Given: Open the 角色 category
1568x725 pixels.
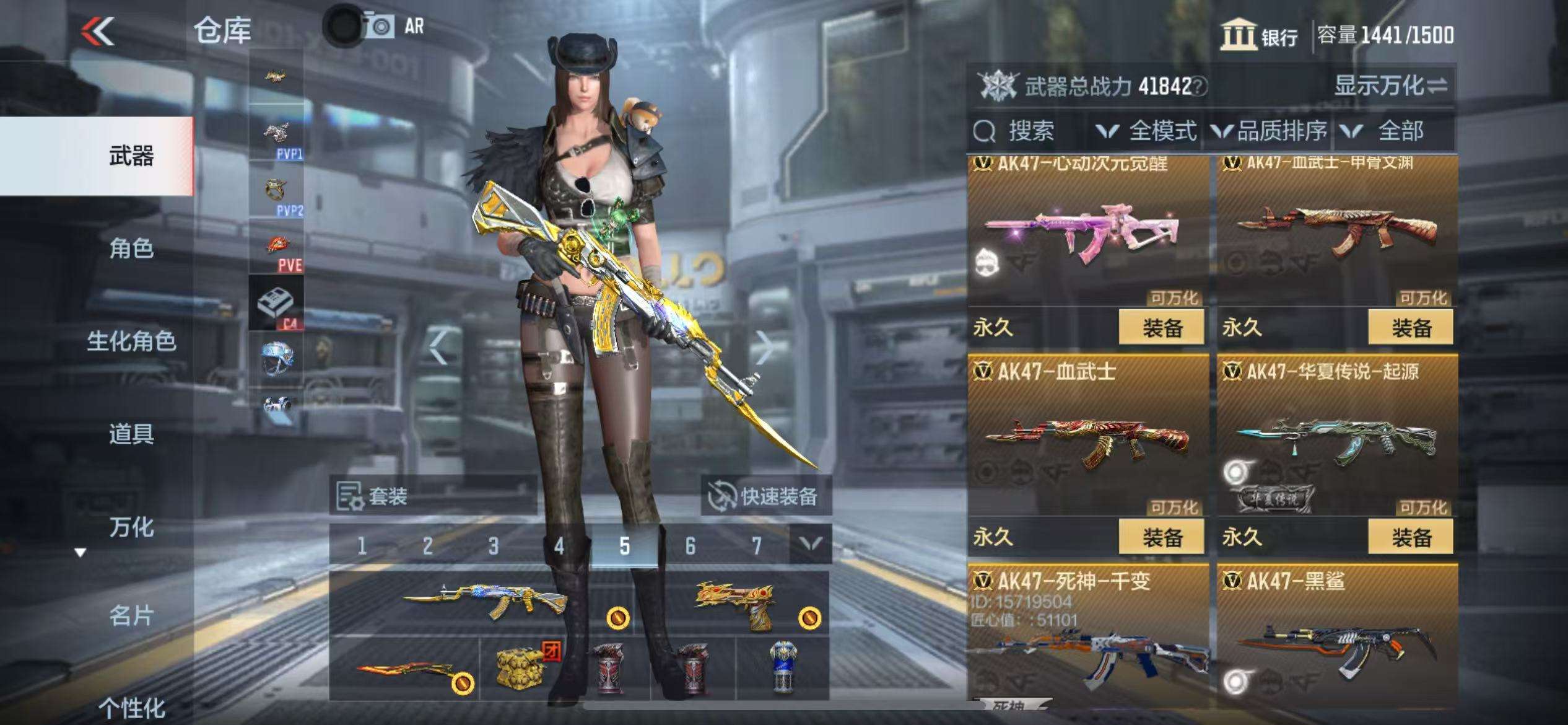Looking at the screenshot, I should 131,248.
